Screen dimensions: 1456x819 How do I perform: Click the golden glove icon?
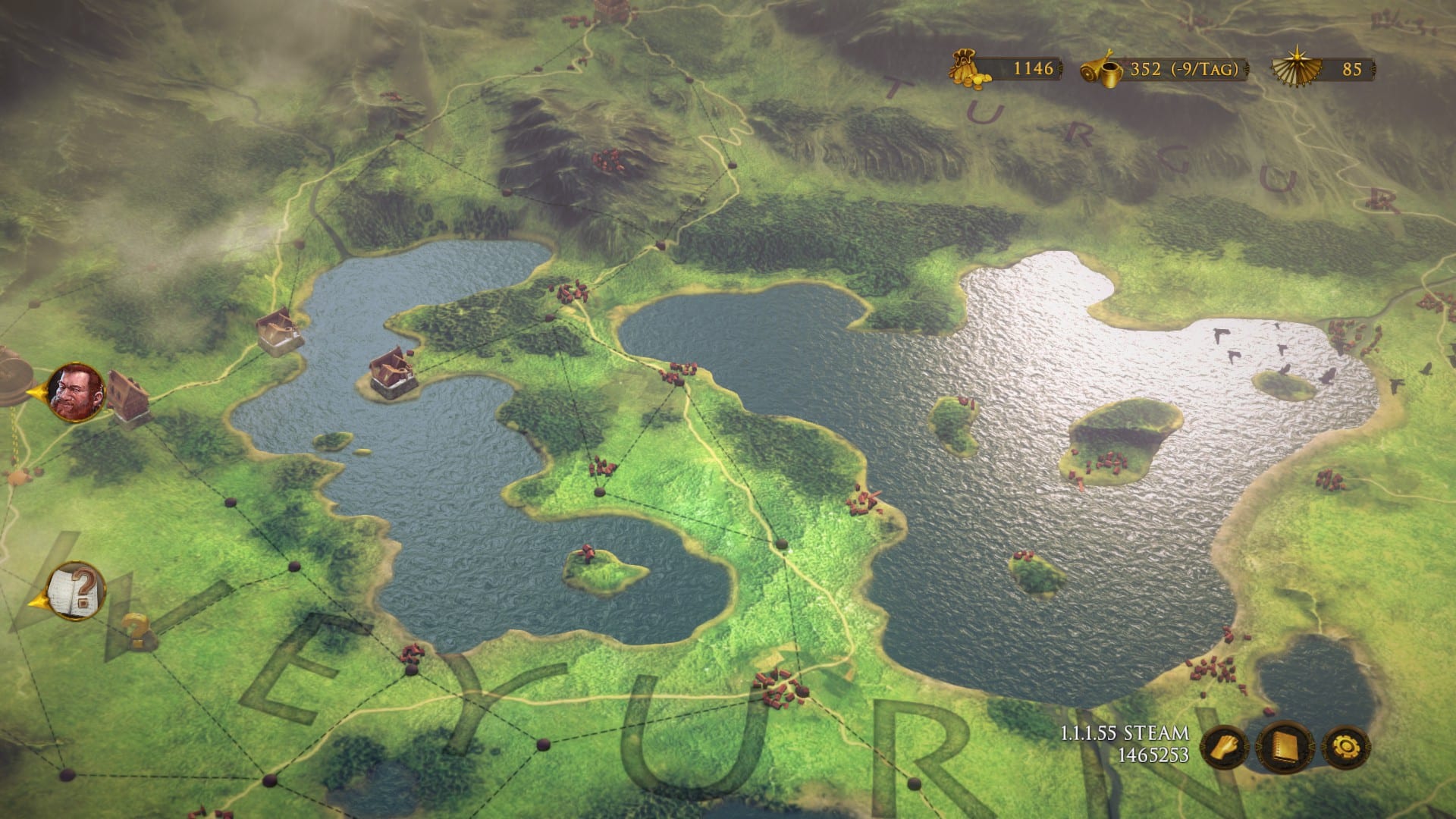[x=1224, y=748]
